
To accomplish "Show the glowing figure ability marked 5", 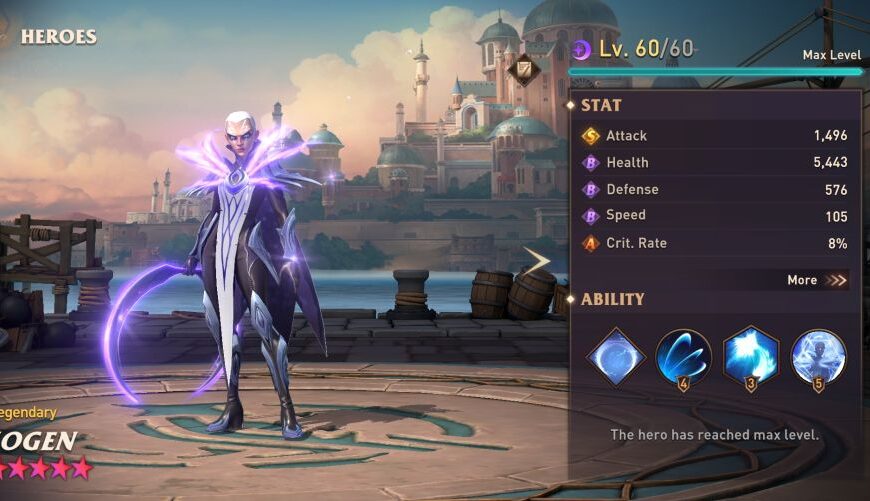I will coord(819,357).
